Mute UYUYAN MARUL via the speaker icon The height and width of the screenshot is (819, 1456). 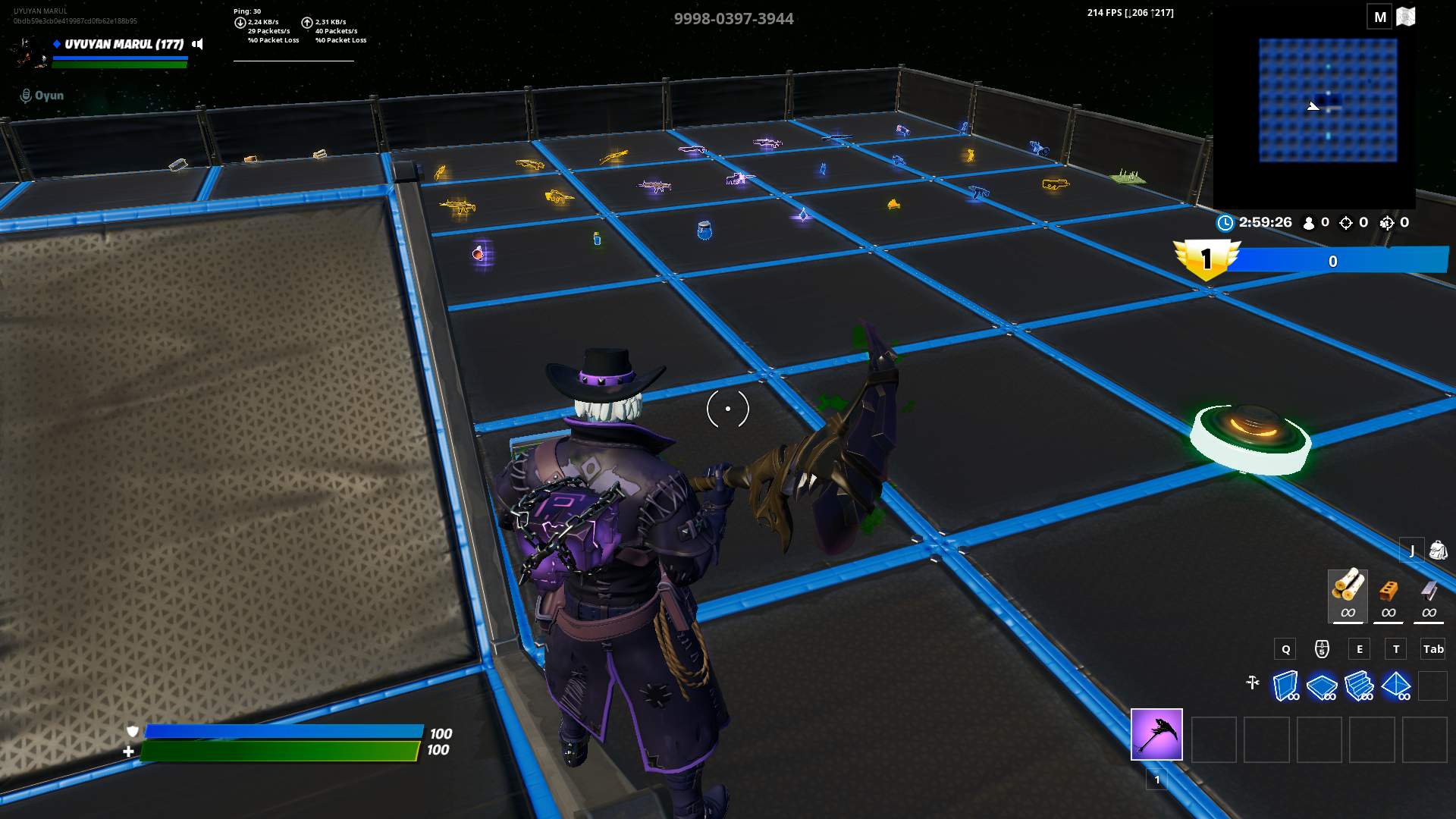[196, 43]
